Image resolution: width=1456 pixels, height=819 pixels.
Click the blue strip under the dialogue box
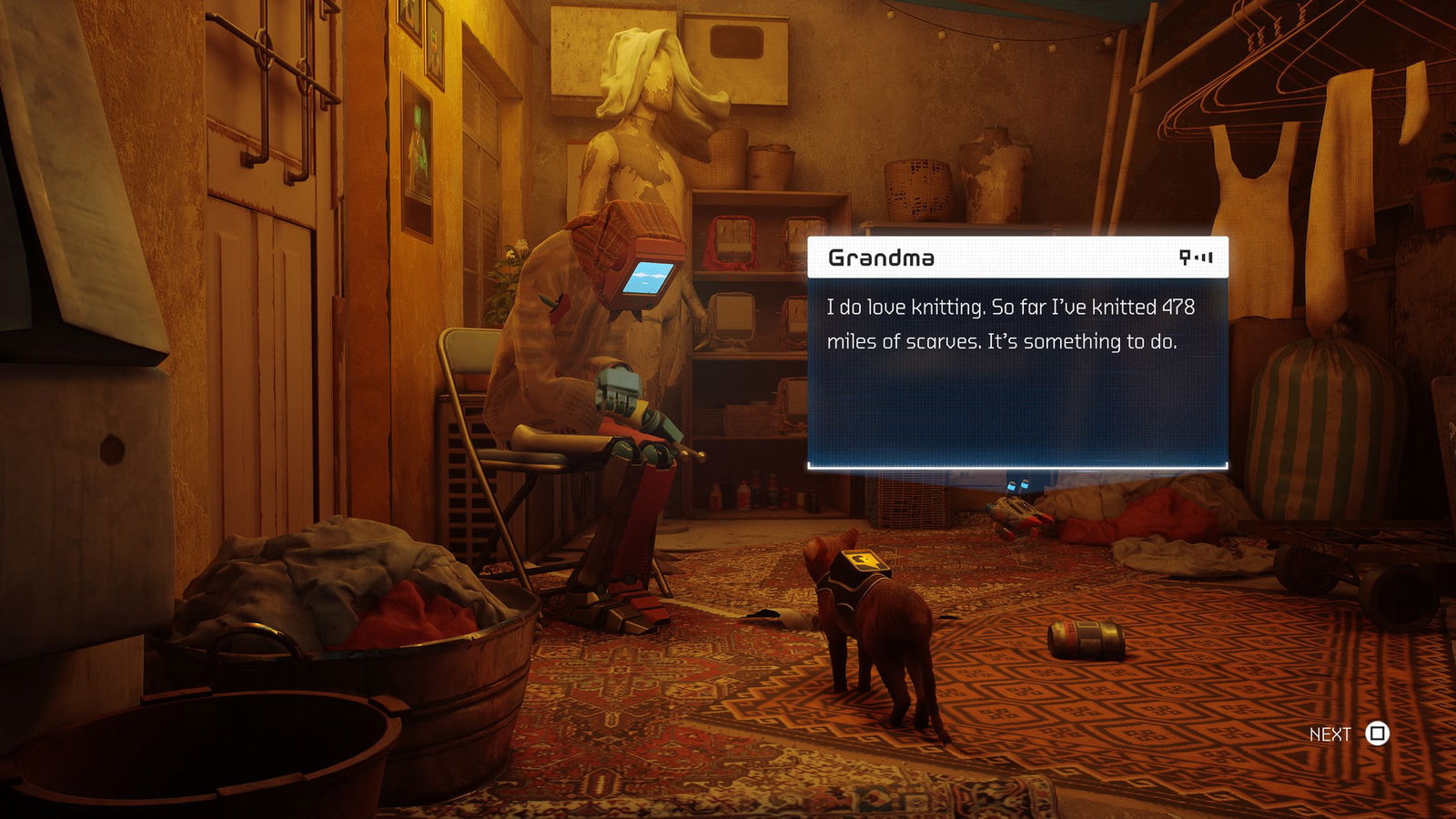(1015, 467)
